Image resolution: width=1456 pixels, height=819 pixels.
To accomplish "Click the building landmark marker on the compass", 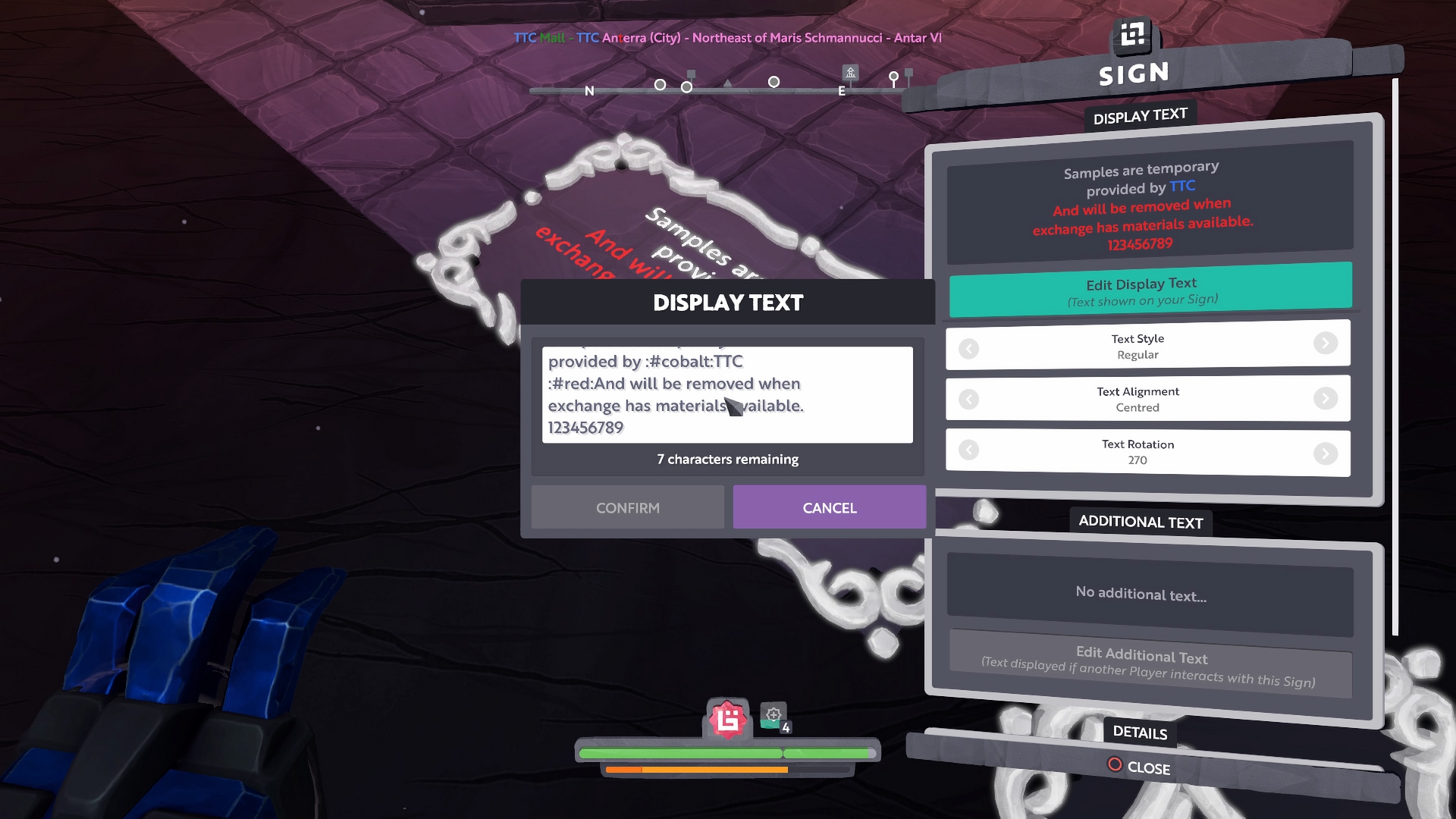I will click(849, 74).
